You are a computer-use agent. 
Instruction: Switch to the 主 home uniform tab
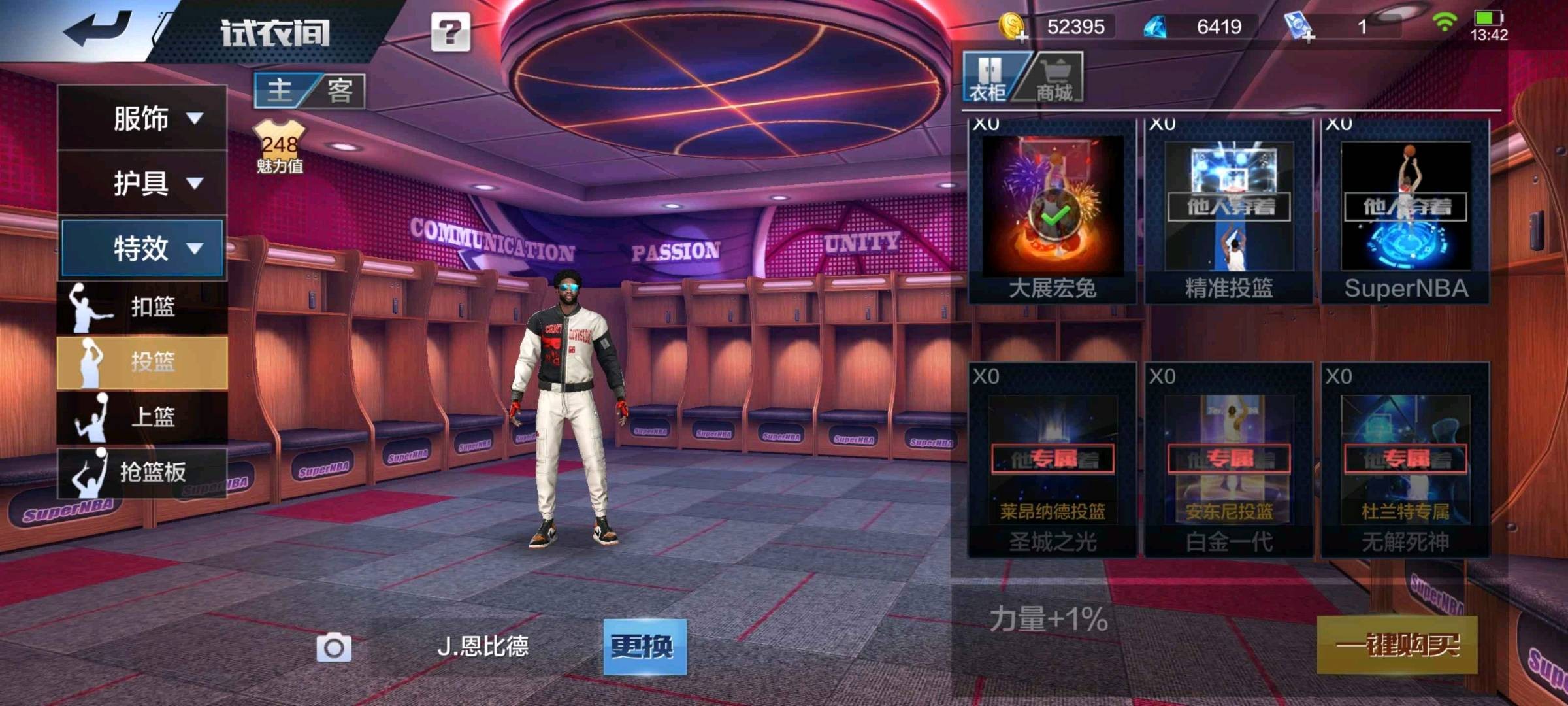point(281,90)
